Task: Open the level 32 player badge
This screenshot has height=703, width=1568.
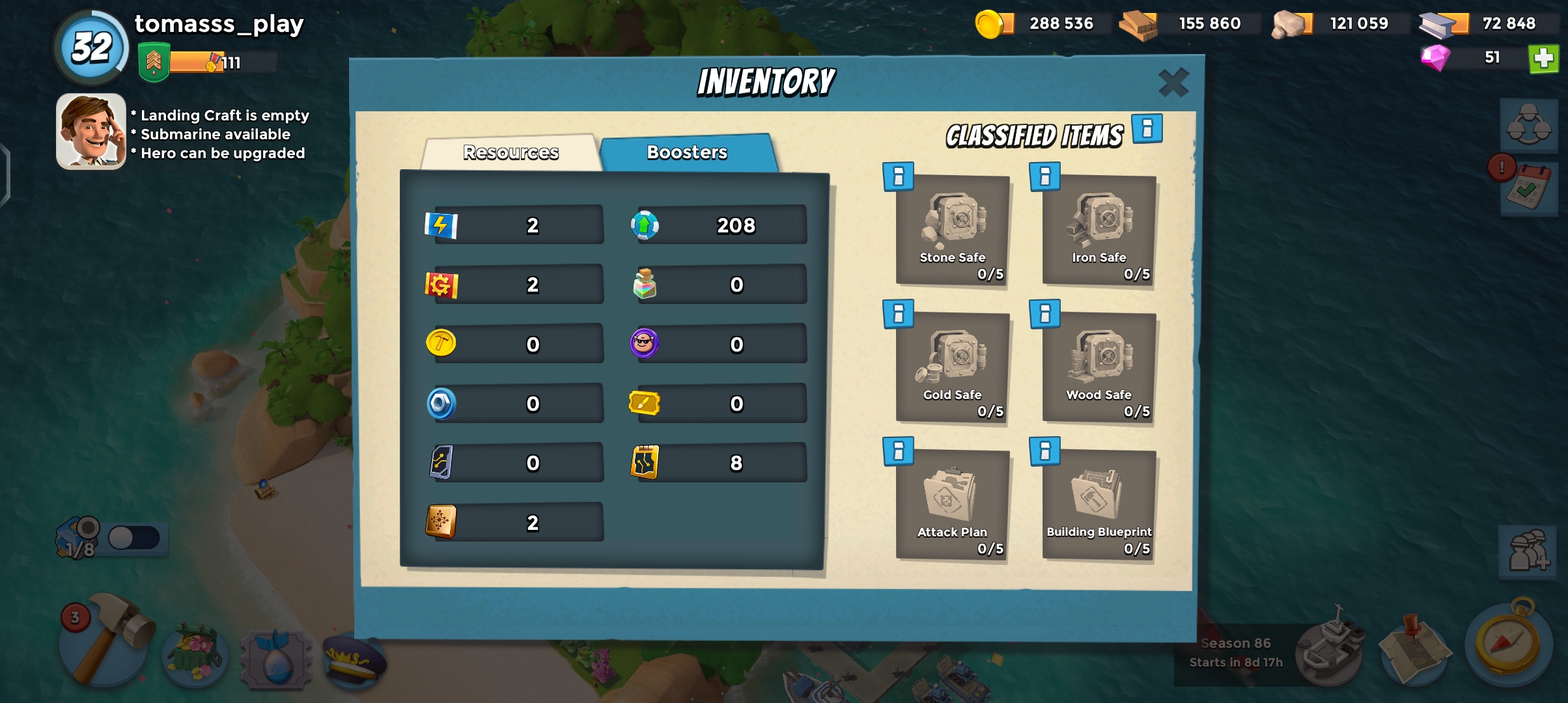Action: tap(92, 48)
